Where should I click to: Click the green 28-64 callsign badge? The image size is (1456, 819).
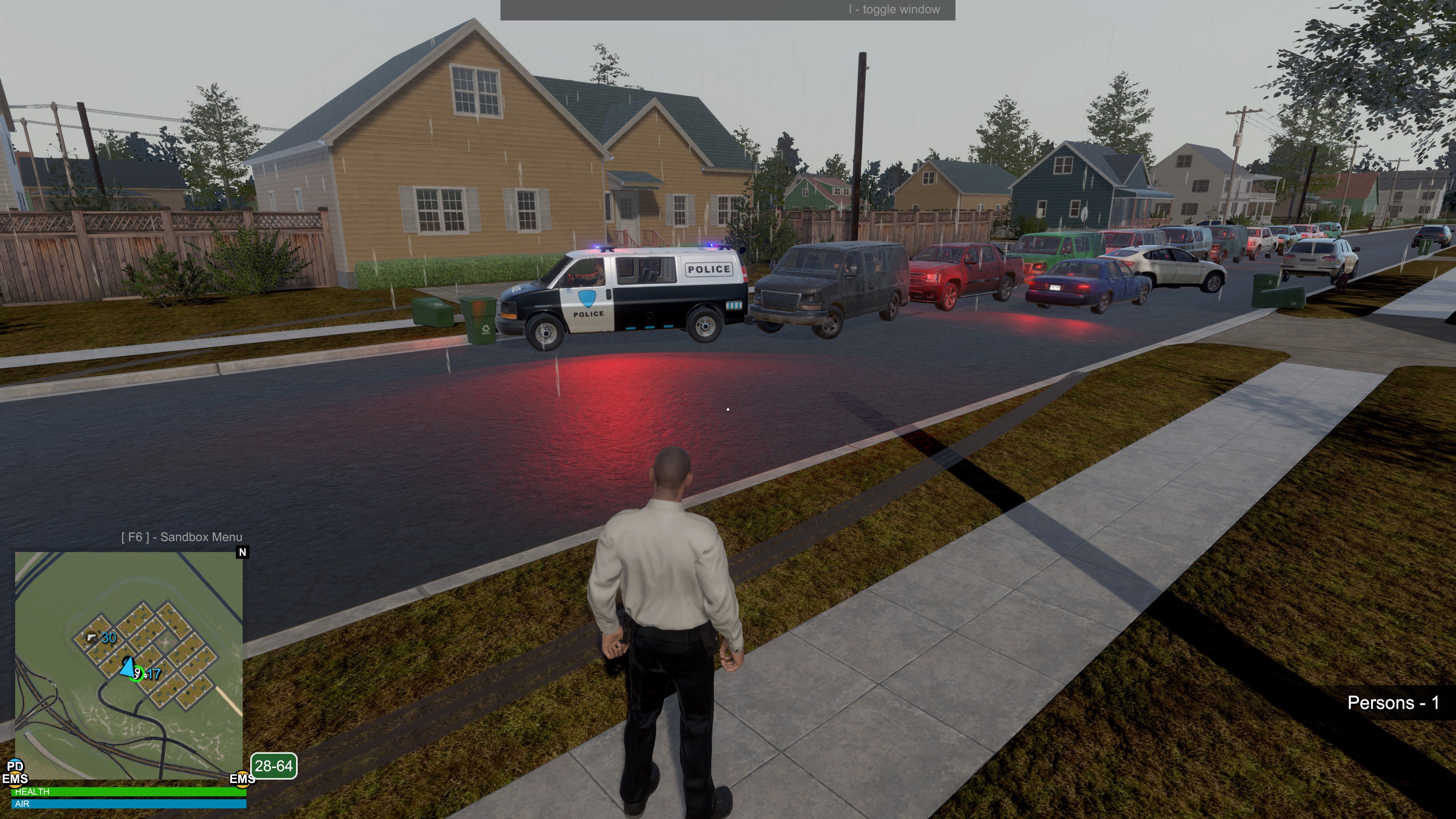[x=273, y=766]
